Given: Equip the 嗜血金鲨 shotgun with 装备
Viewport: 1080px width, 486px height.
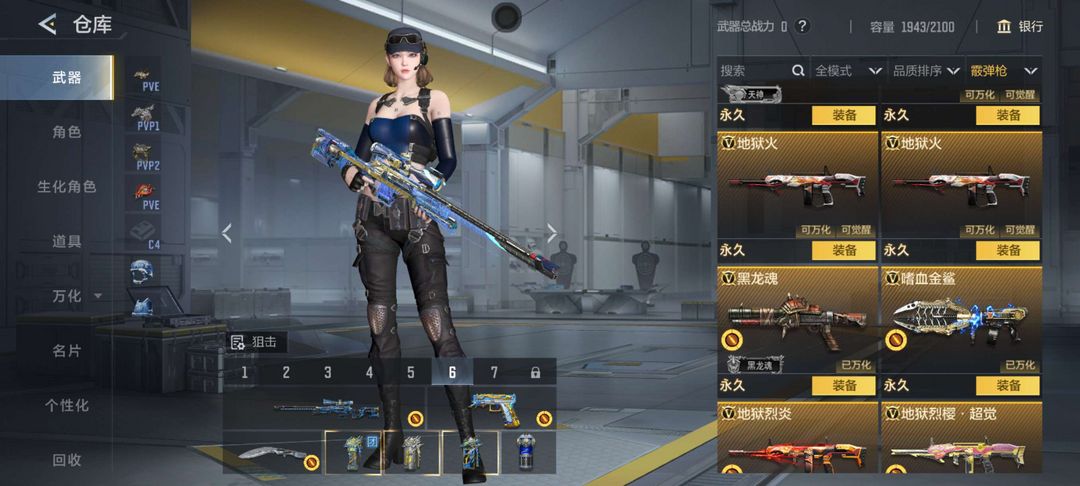Looking at the screenshot, I should click(x=1008, y=385).
